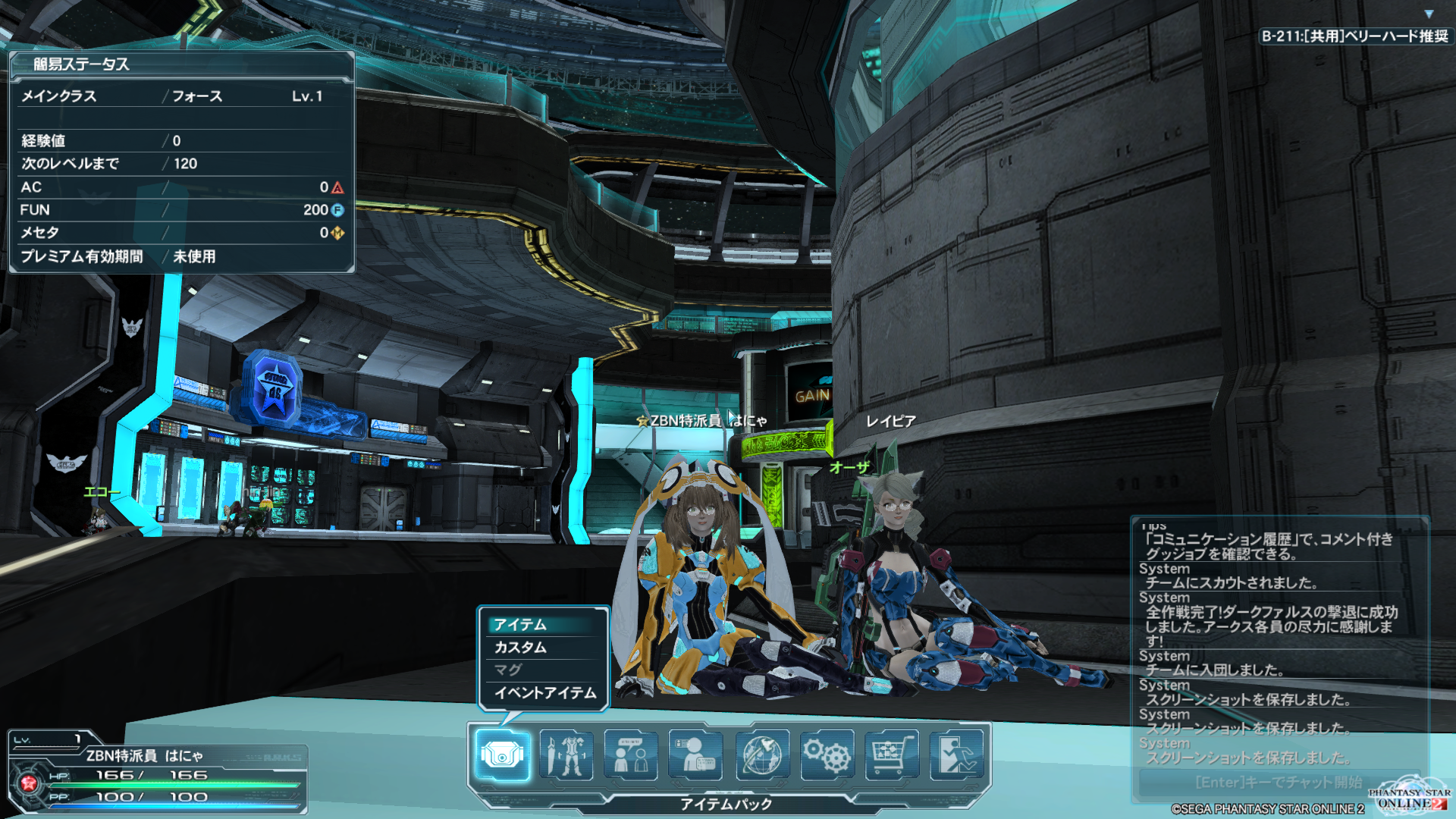The width and height of the screenshot is (1456, 819).
Task: Click the exit door logout icon
Action: tap(956, 754)
